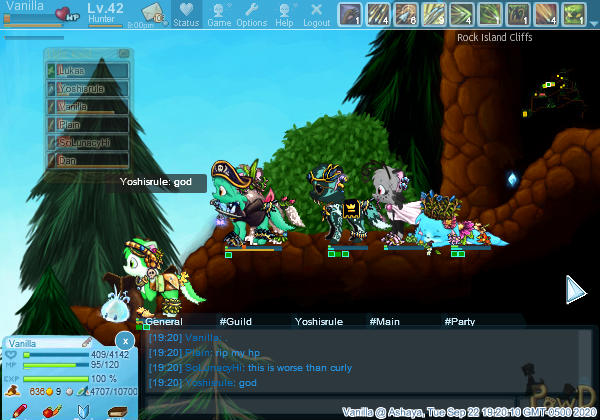Select SoLunacyHi in the party list
Image resolution: width=600 pixels, height=420 pixels.
click(x=88, y=142)
